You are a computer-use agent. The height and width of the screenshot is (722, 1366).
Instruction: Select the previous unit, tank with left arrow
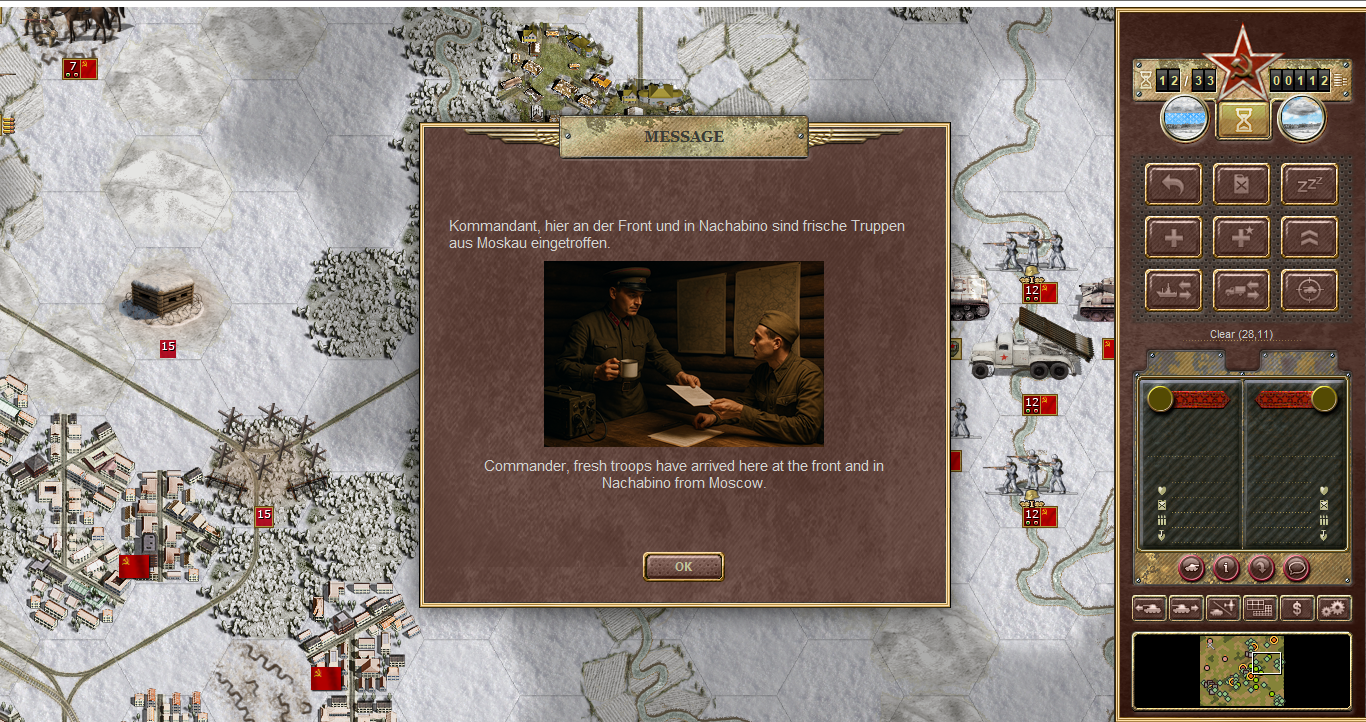coord(1149,607)
